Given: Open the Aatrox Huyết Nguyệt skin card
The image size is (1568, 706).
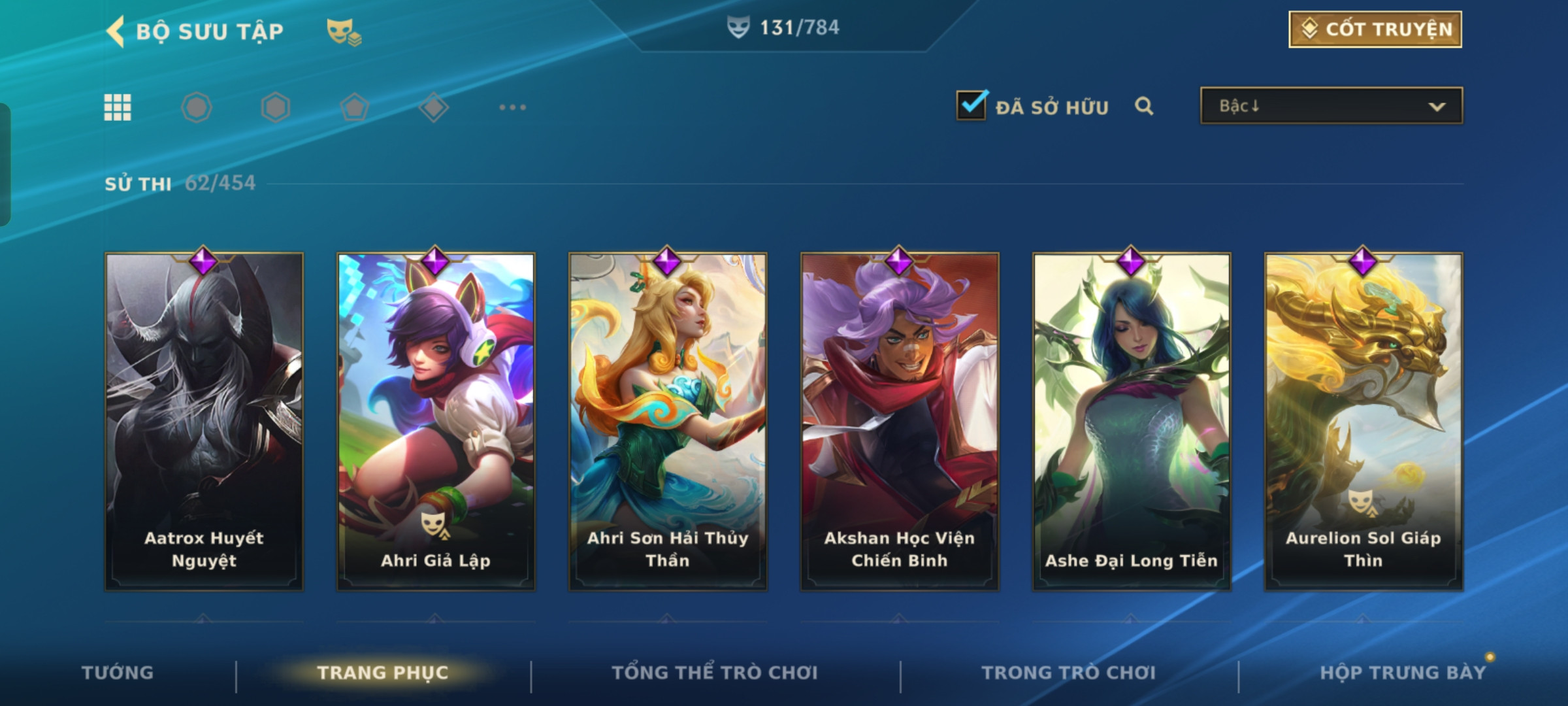Looking at the screenshot, I should [204, 422].
